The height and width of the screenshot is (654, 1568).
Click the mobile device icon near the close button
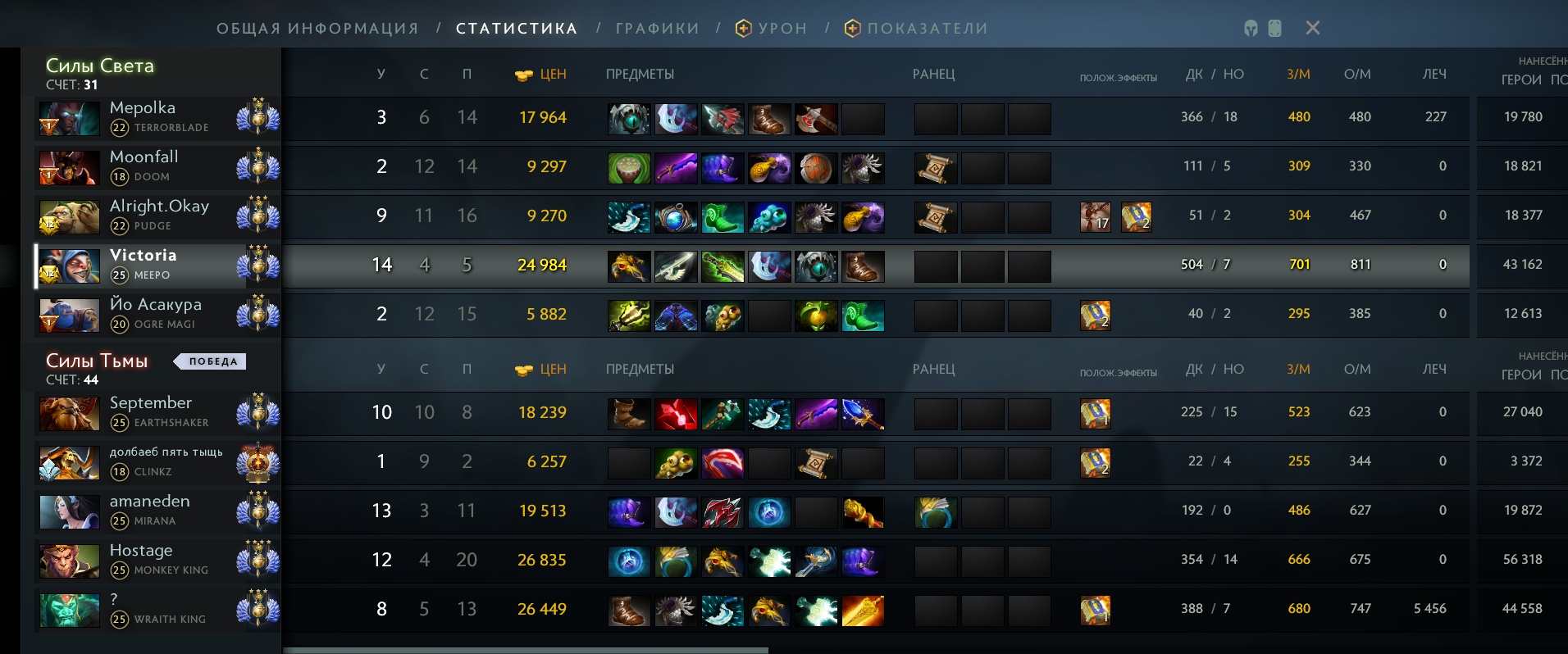click(x=1274, y=27)
